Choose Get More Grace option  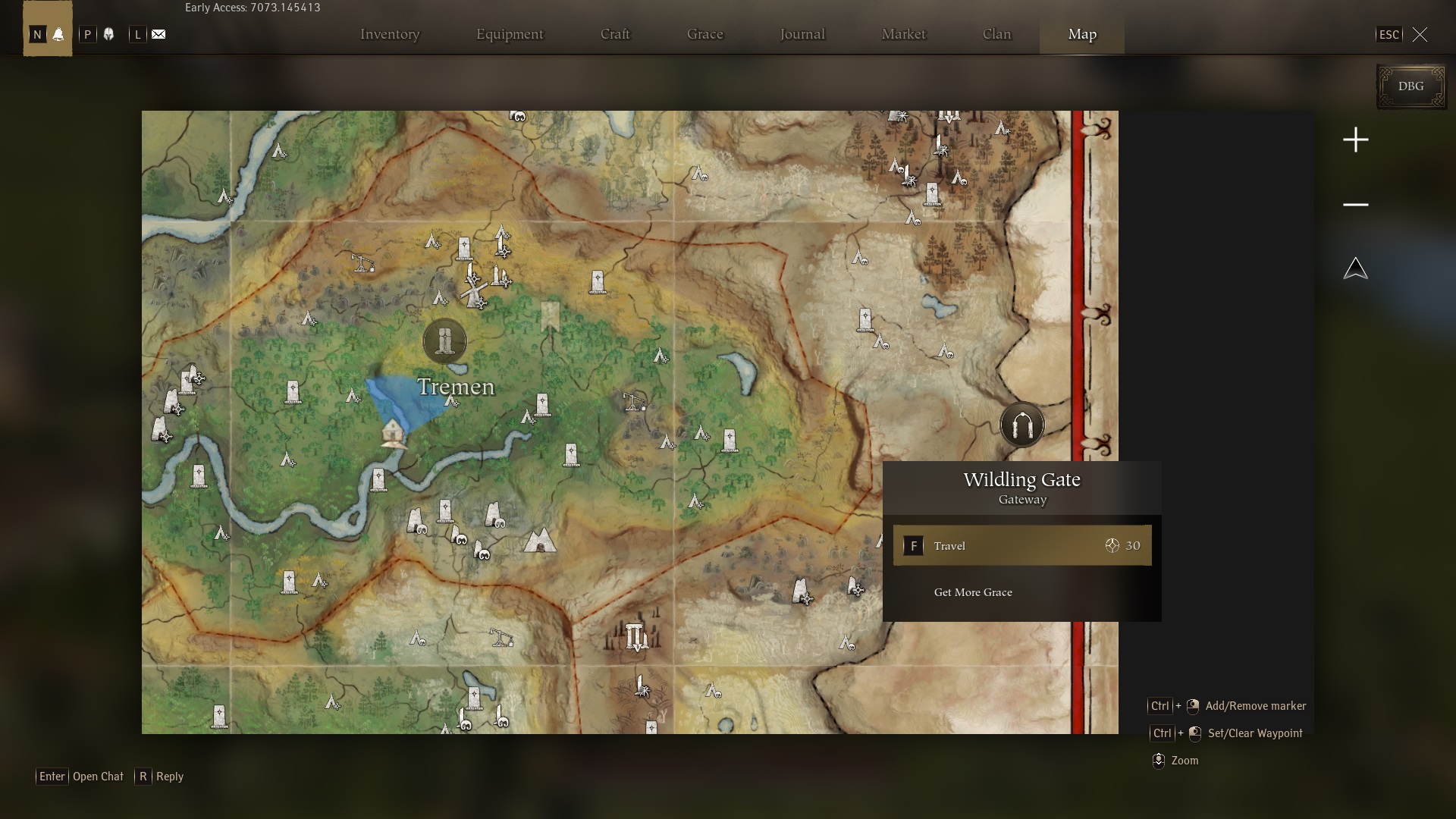[x=973, y=592]
